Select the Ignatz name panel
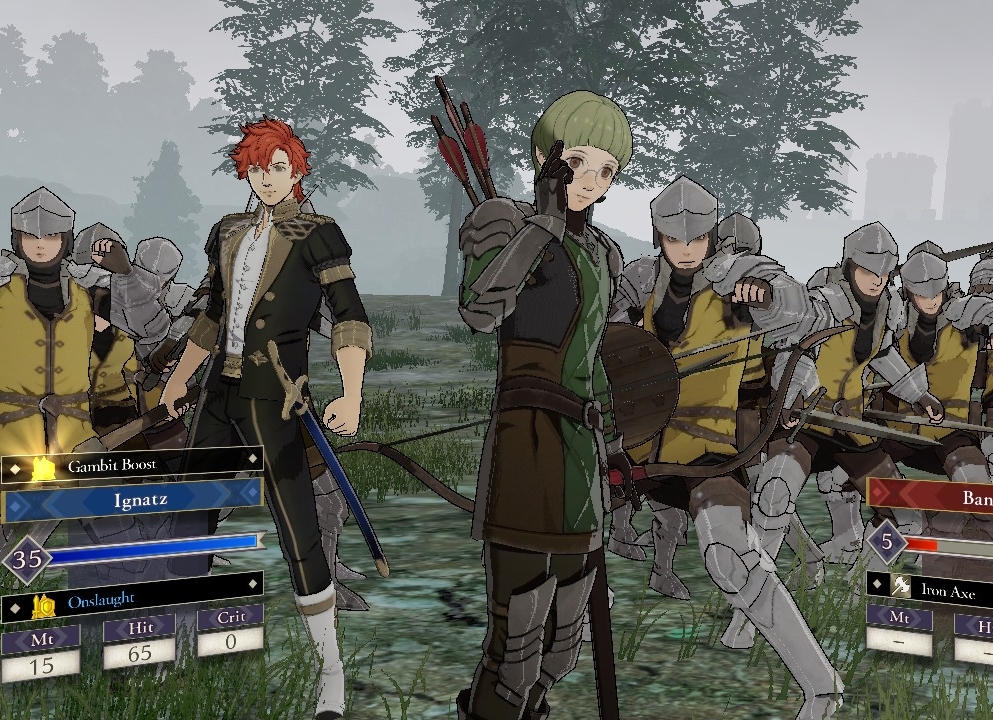 pyautogui.click(x=133, y=497)
